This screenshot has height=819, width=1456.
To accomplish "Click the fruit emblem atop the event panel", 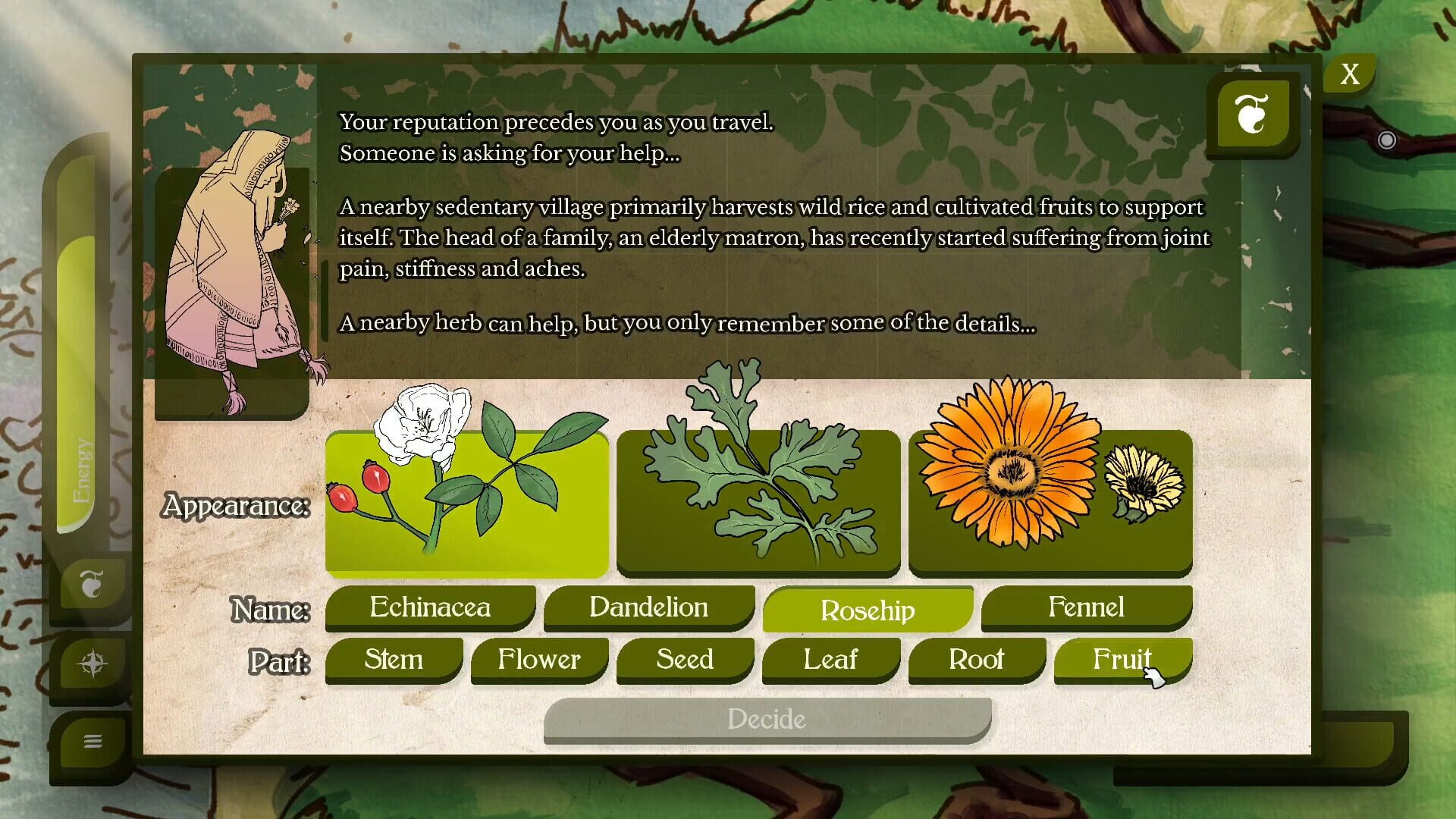I will point(1253,115).
